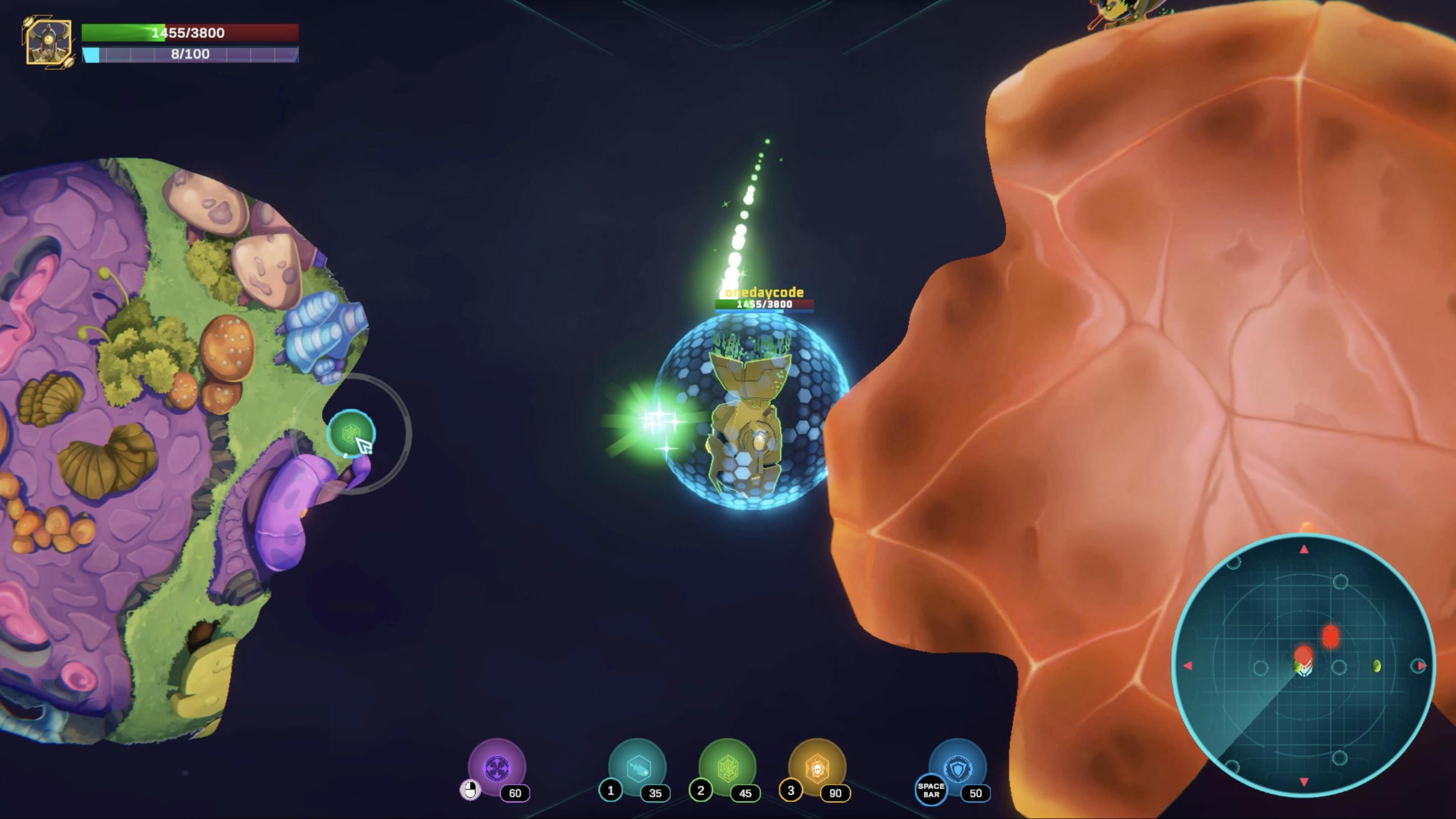Activate the blue shield ability
Image resolution: width=1456 pixels, height=819 pixels.
(958, 767)
